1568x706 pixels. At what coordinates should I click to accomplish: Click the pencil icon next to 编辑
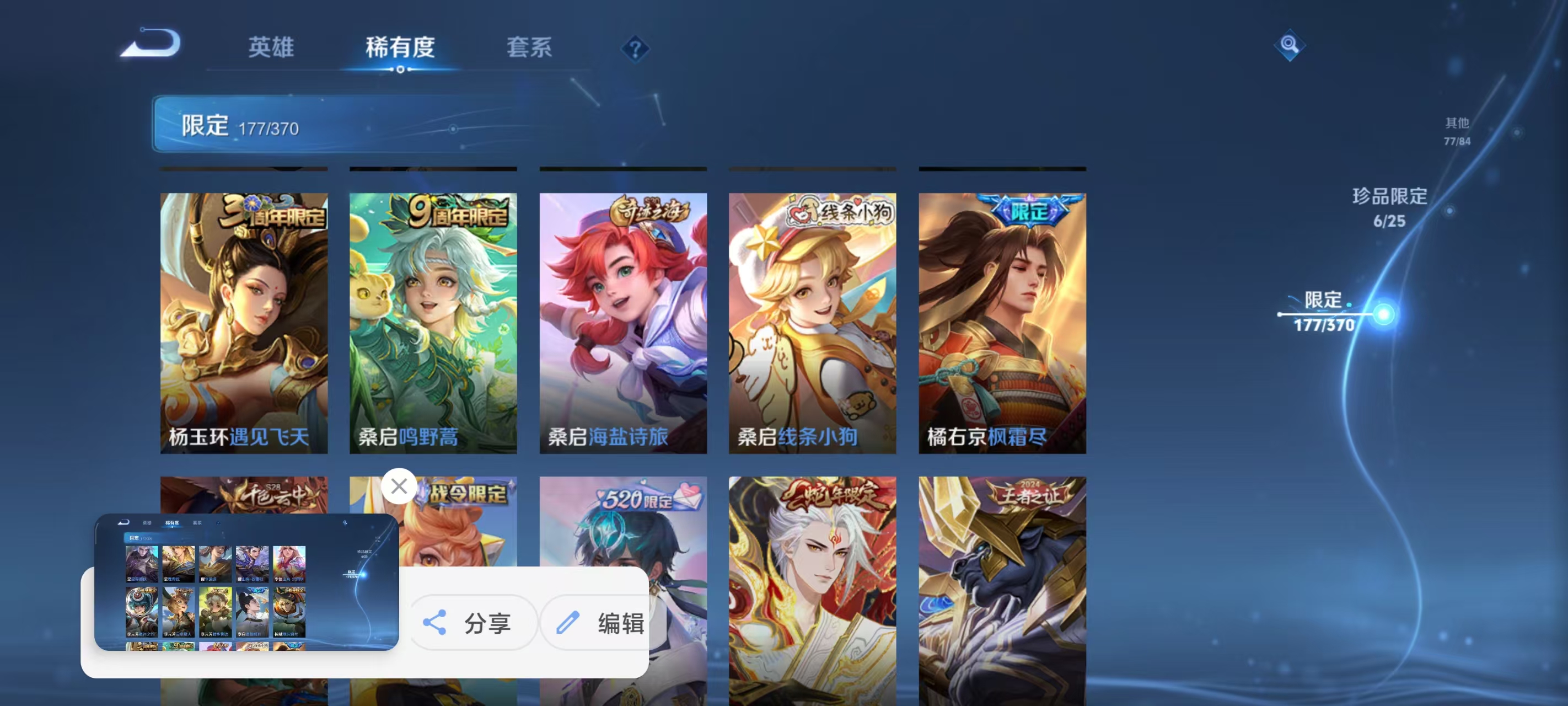(x=569, y=623)
